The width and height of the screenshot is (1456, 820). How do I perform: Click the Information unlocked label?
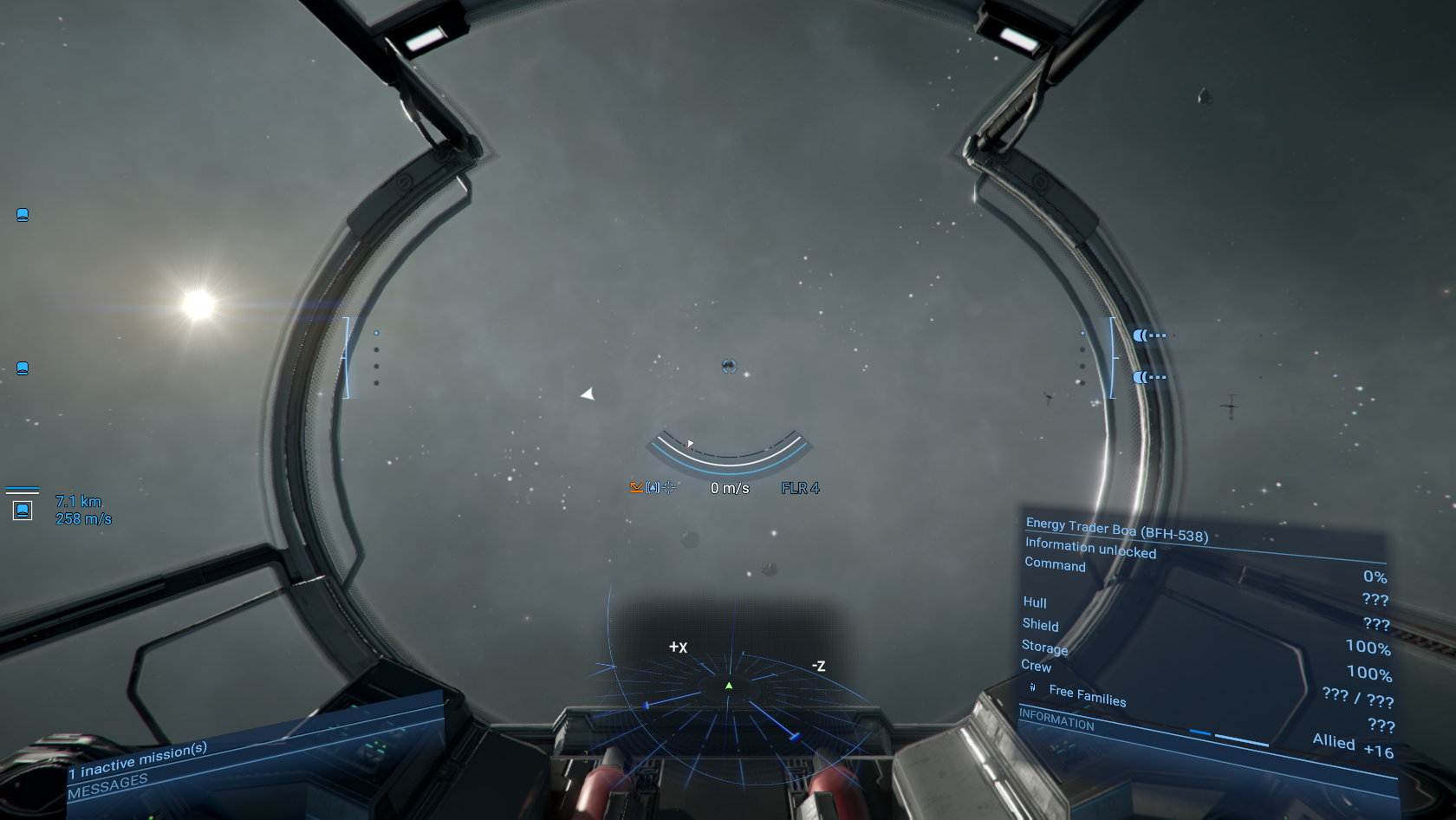point(1090,546)
